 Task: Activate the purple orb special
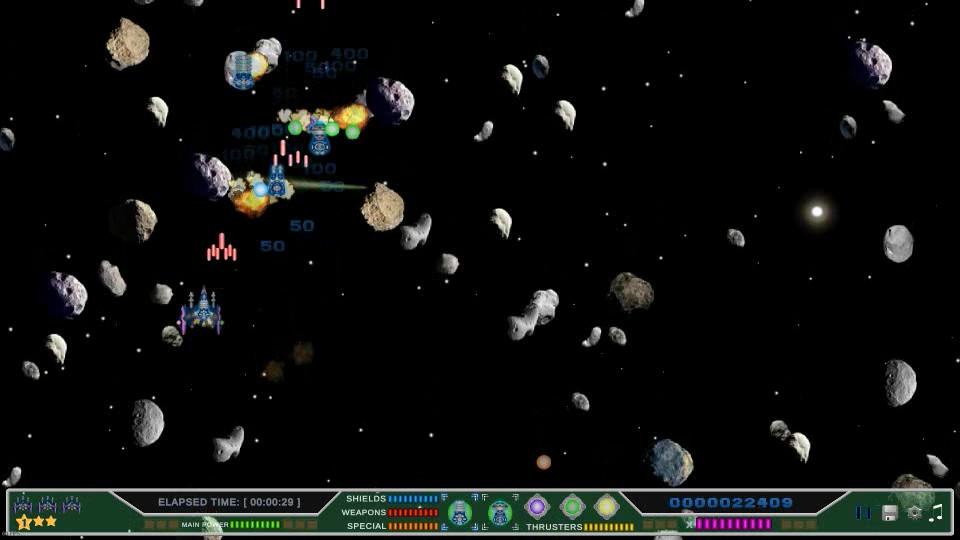coord(537,507)
